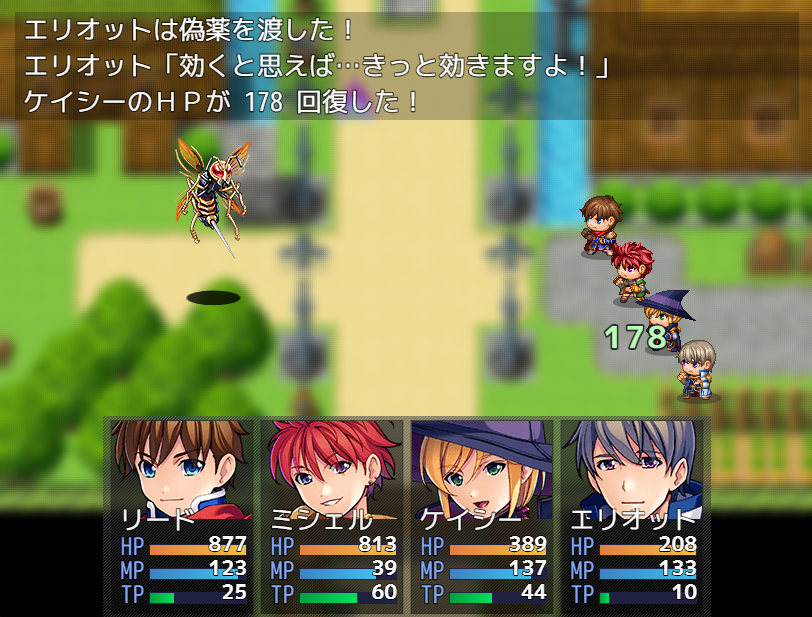812x617 pixels.
Task: Choose ケイシー's party status panel
Action: 481,515
